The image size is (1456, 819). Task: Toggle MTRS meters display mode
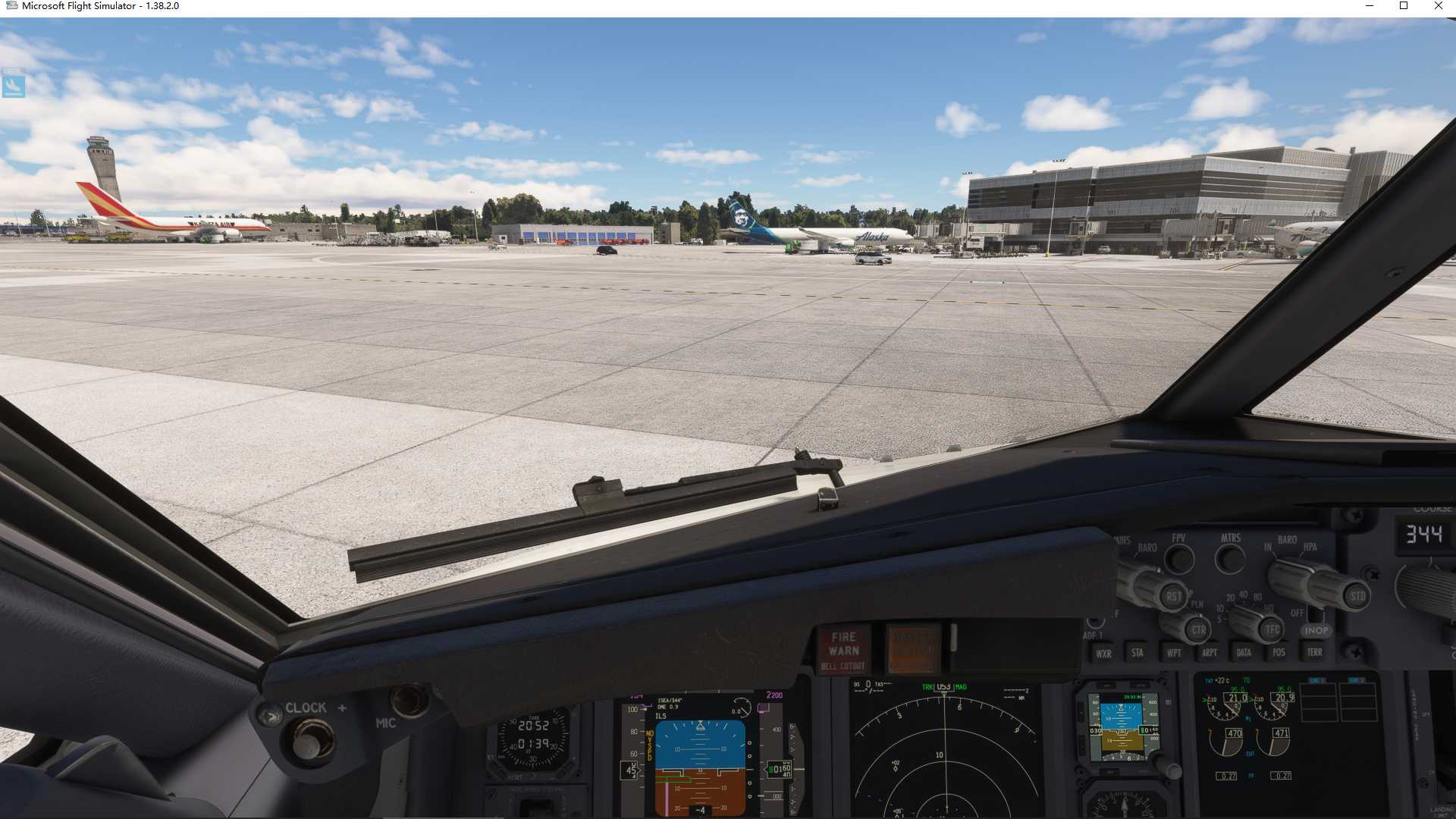pos(1230,557)
